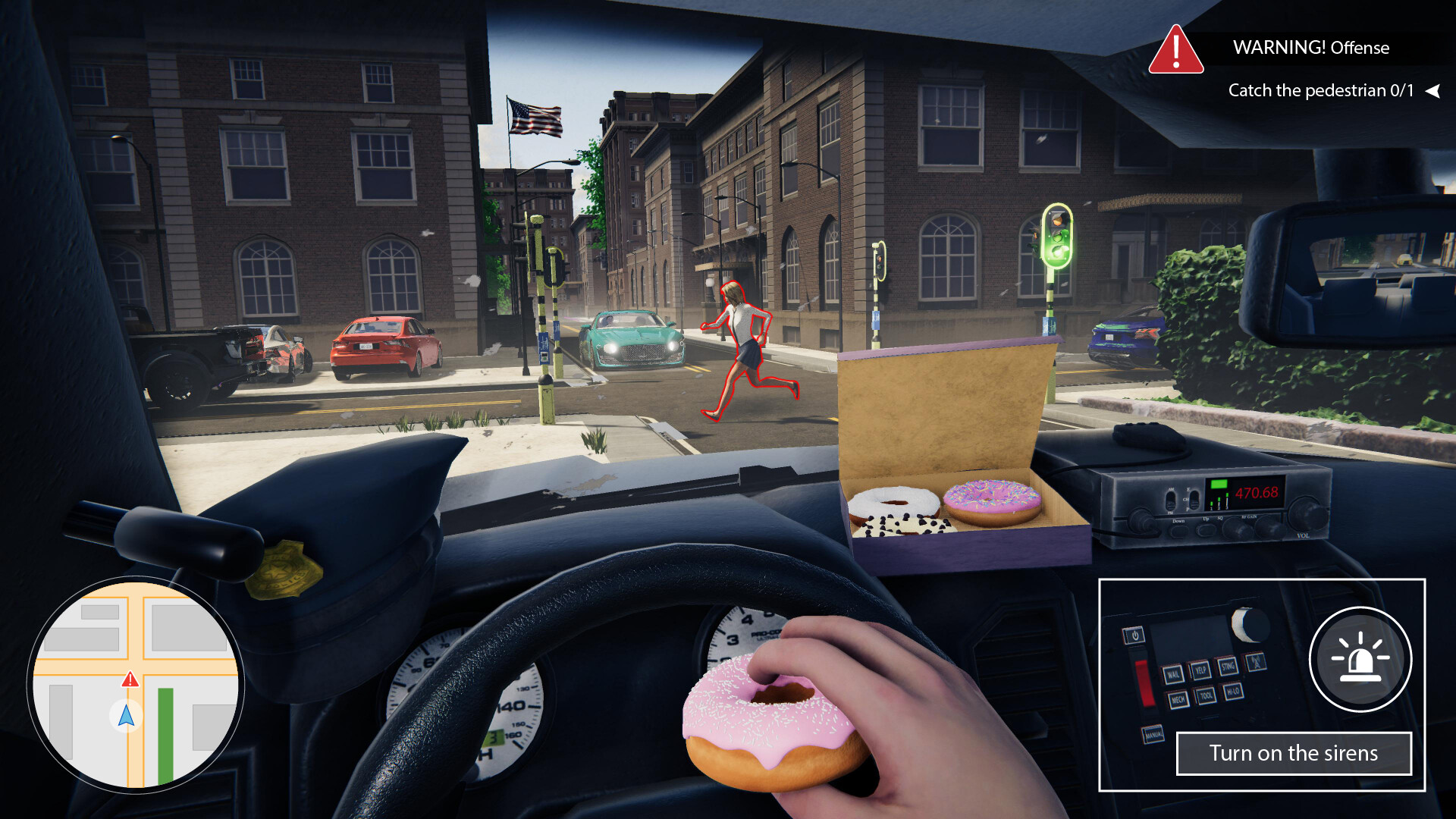Toggle the AM/FM switch on the radio
The height and width of the screenshot is (819, 1456).
click(1170, 501)
